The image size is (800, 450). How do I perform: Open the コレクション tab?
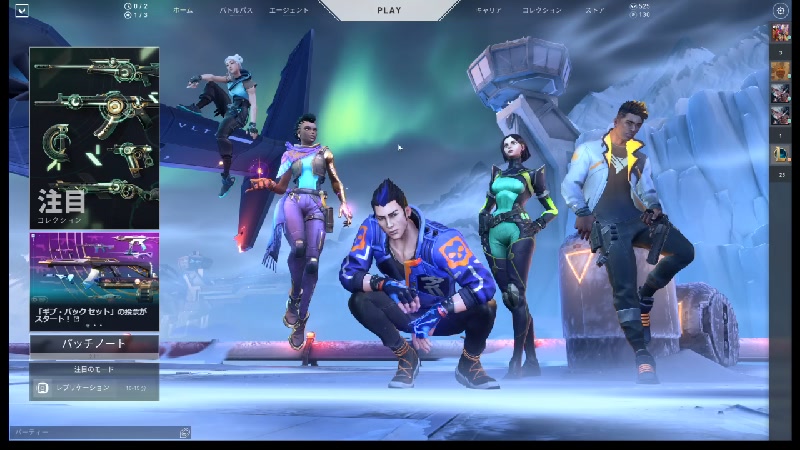point(542,11)
